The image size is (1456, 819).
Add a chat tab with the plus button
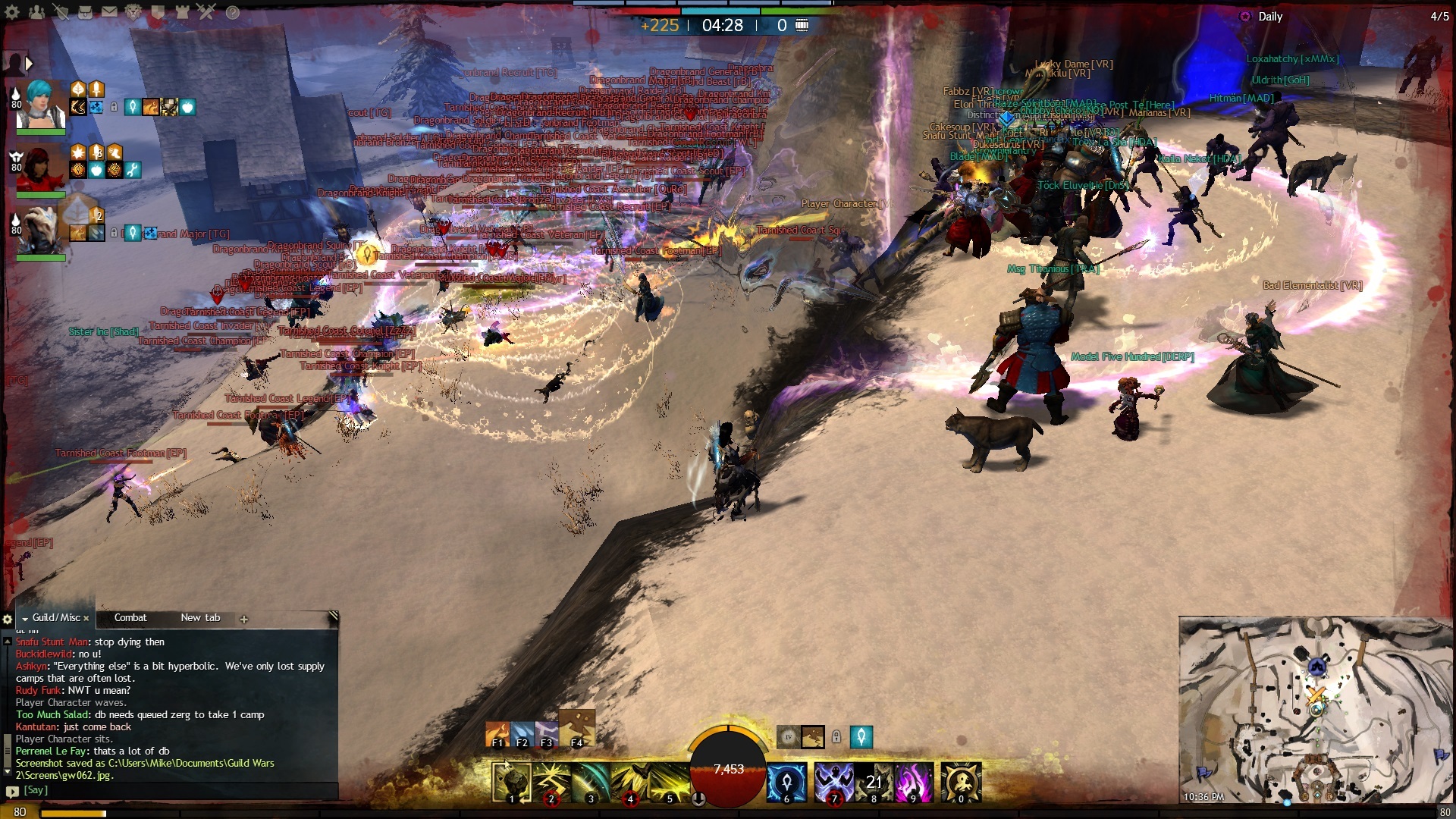244,619
